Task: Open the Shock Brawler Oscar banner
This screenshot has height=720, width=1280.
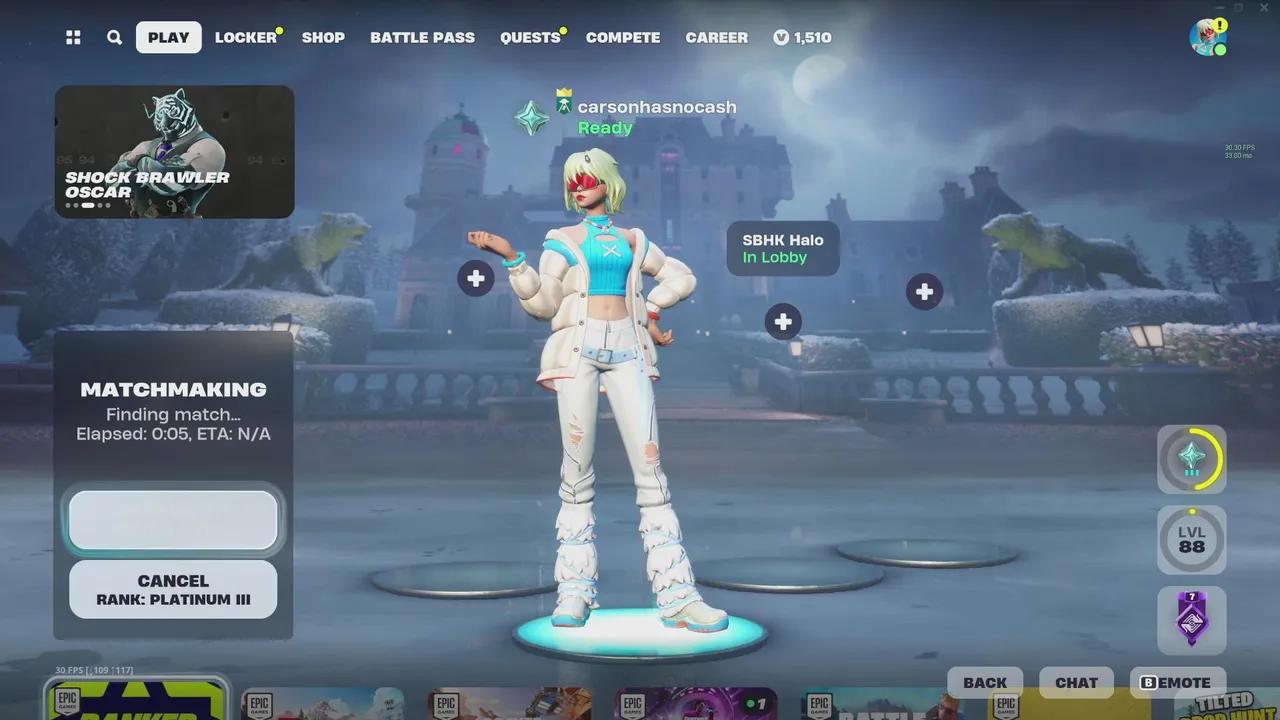Action: pyautogui.click(x=174, y=151)
